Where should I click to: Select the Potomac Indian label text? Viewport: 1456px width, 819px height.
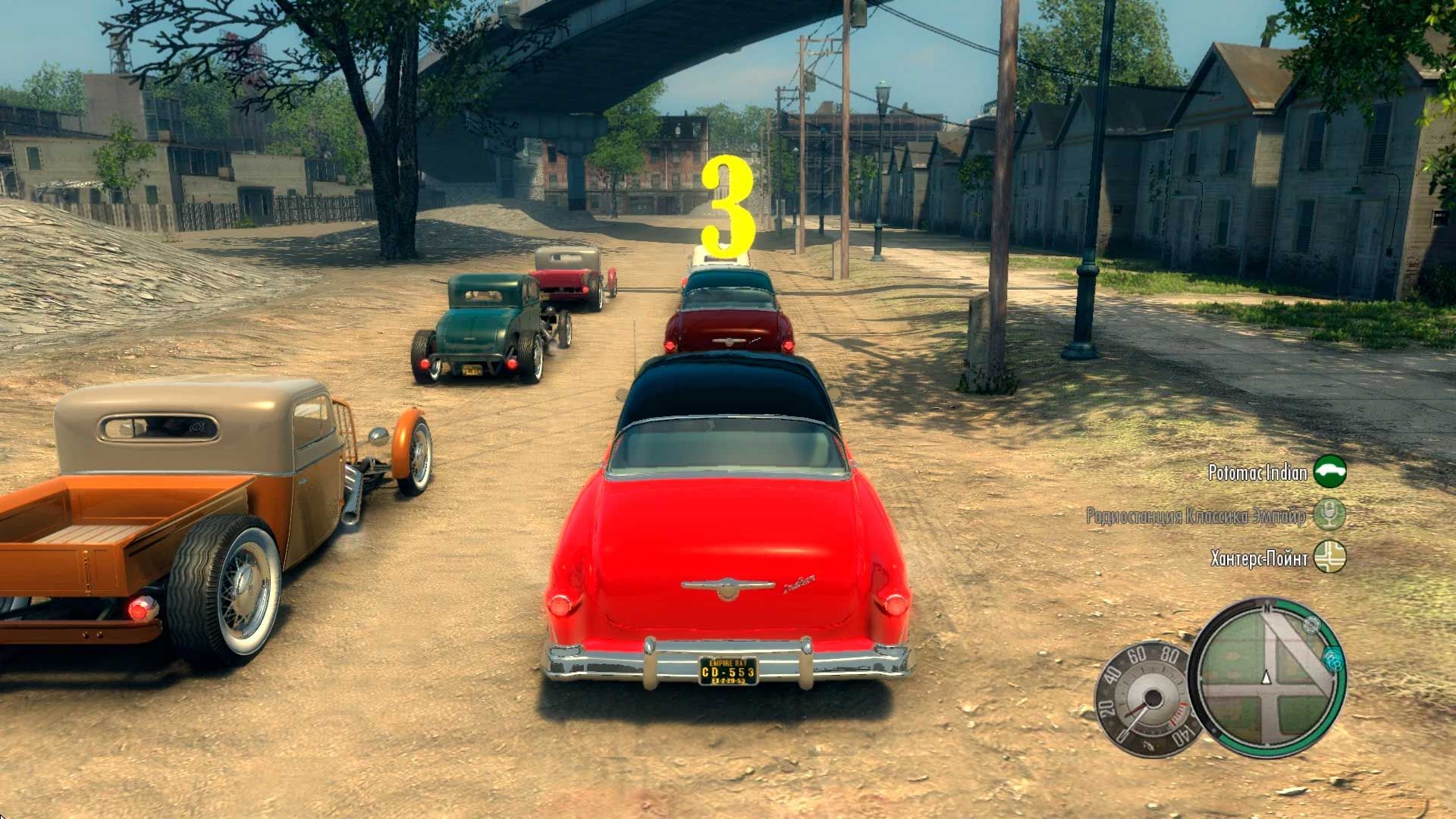point(1257,472)
